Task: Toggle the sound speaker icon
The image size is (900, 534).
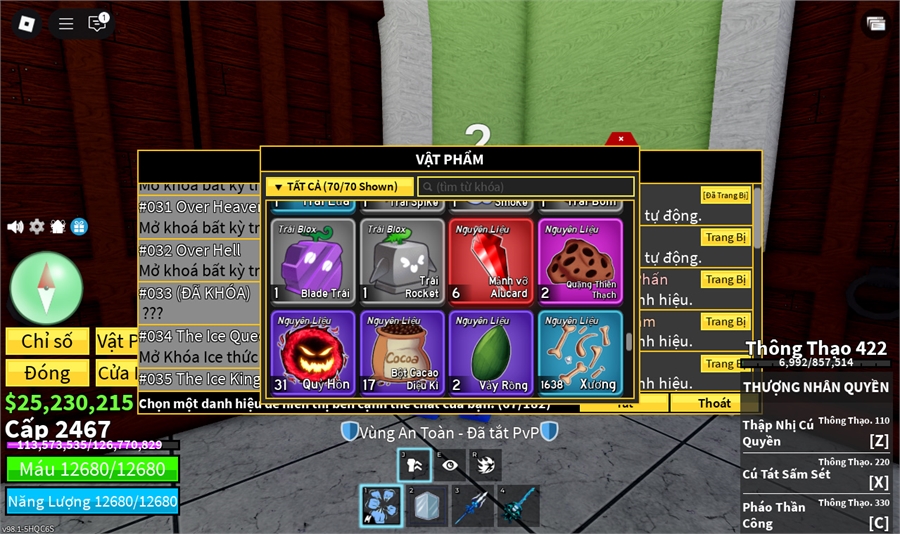Action: (15, 227)
